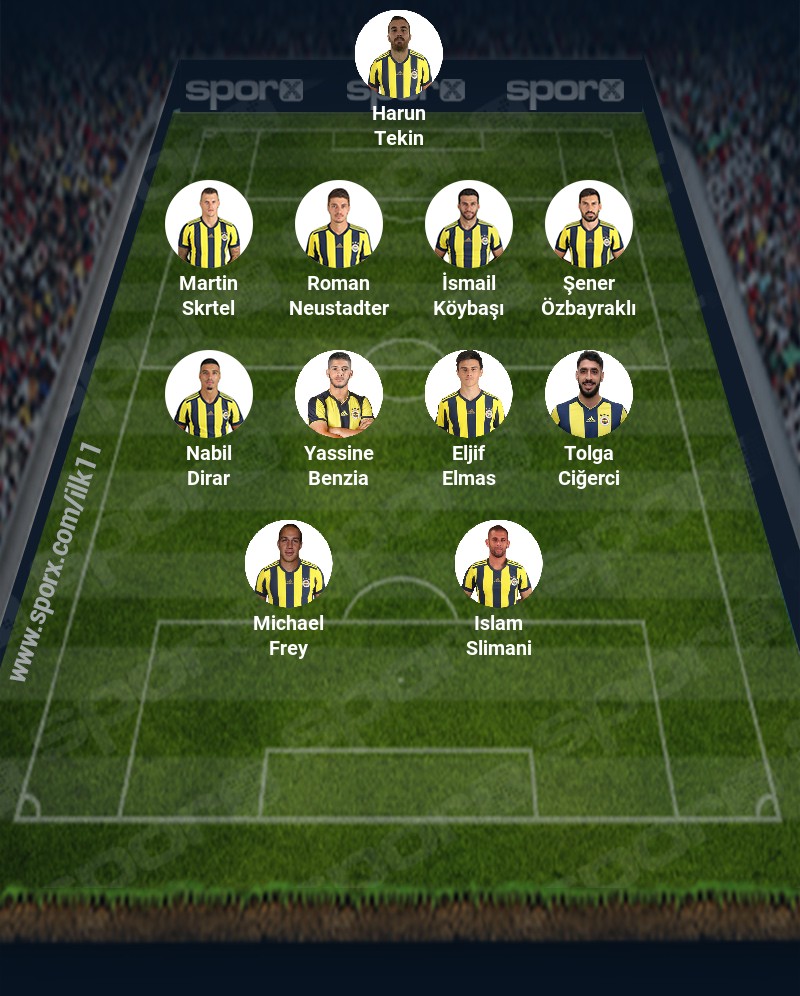Select forward Islam Slimani's photo

pos(499,564)
